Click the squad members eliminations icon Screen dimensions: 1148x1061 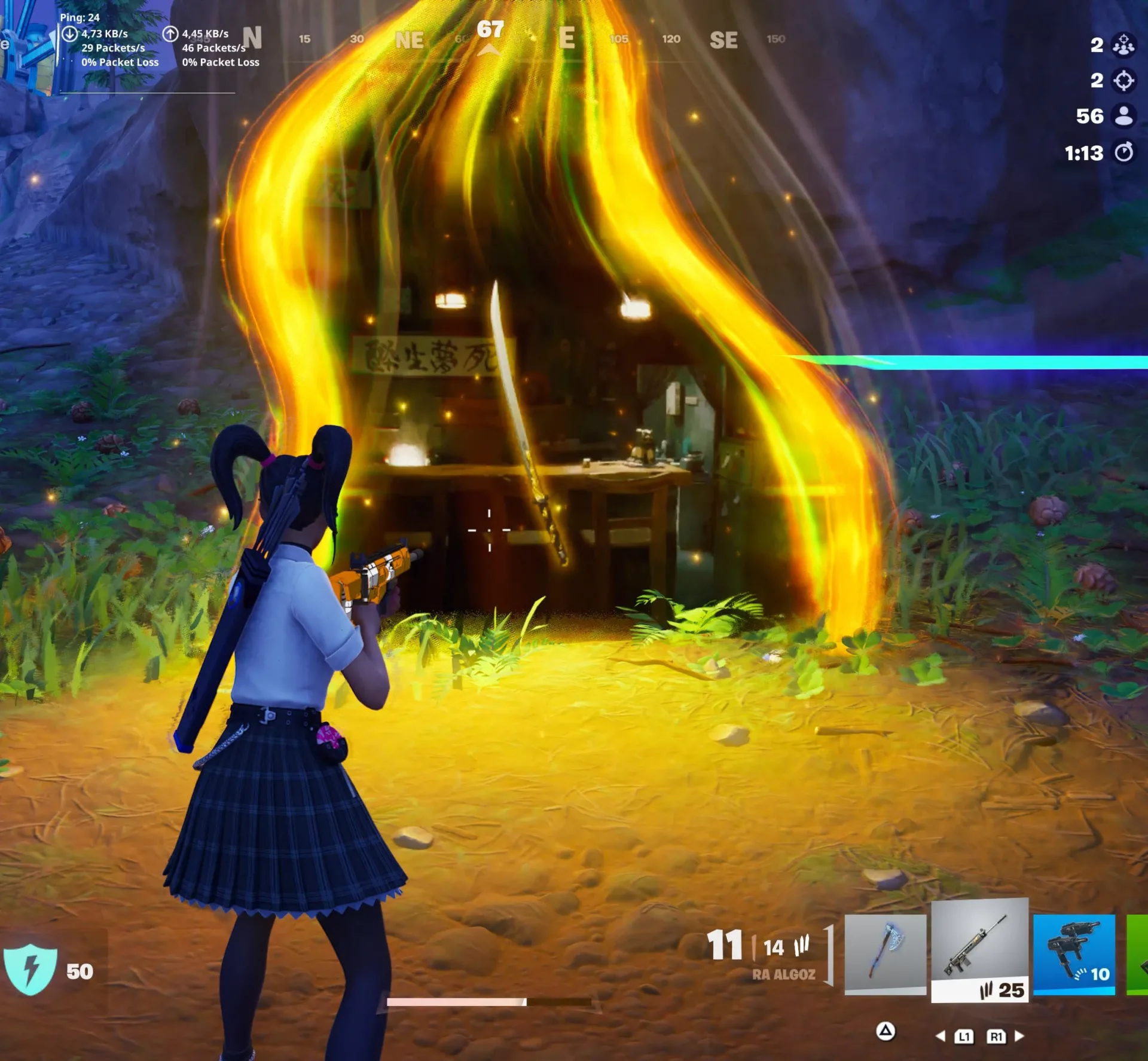pos(1124,45)
